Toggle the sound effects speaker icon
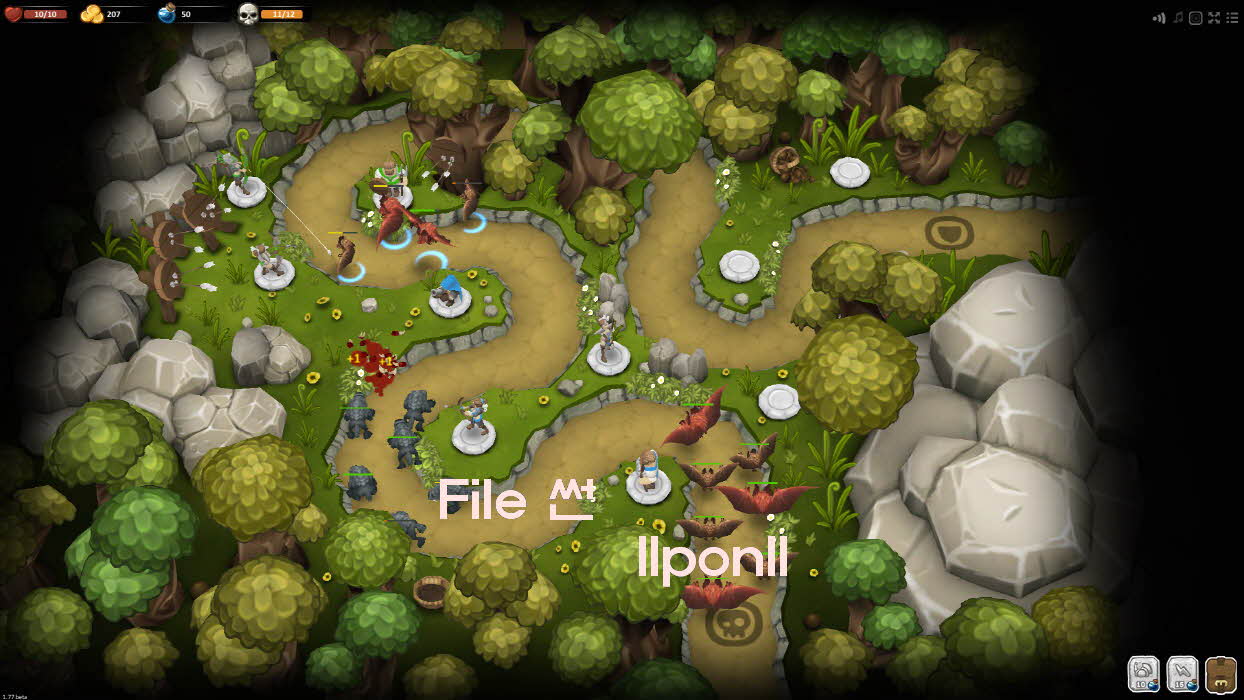This screenshot has width=1244, height=700. [1160, 17]
